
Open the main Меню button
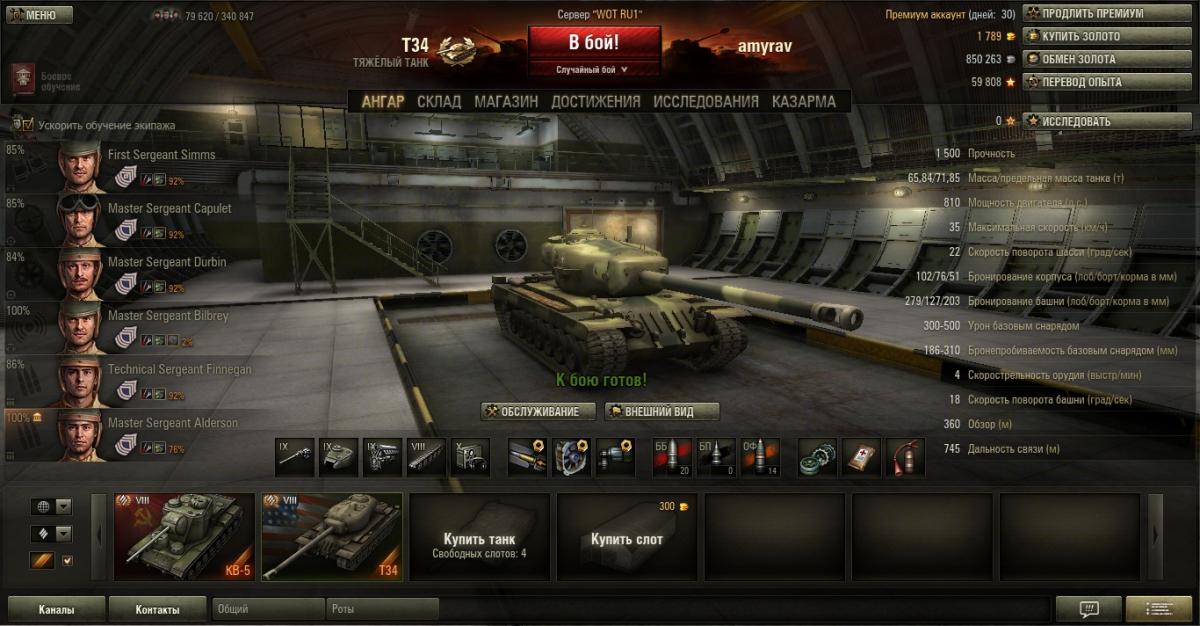(38, 15)
